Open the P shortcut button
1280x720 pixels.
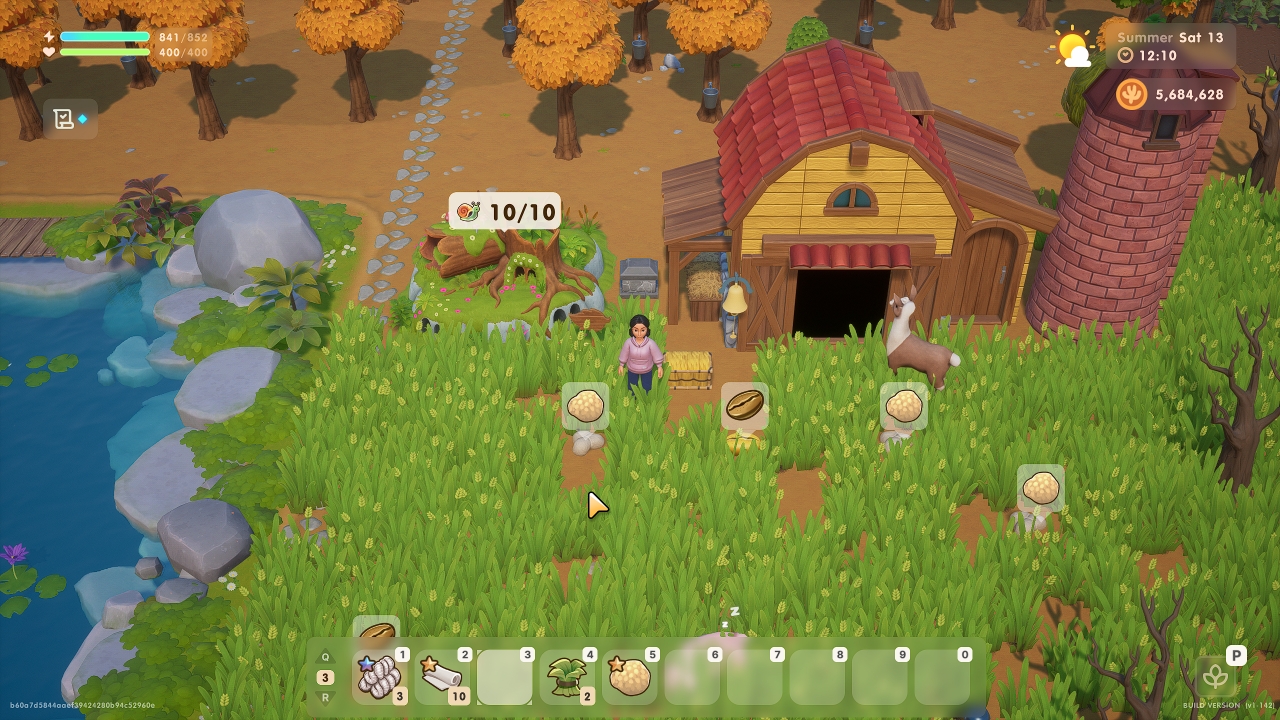(1237, 654)
